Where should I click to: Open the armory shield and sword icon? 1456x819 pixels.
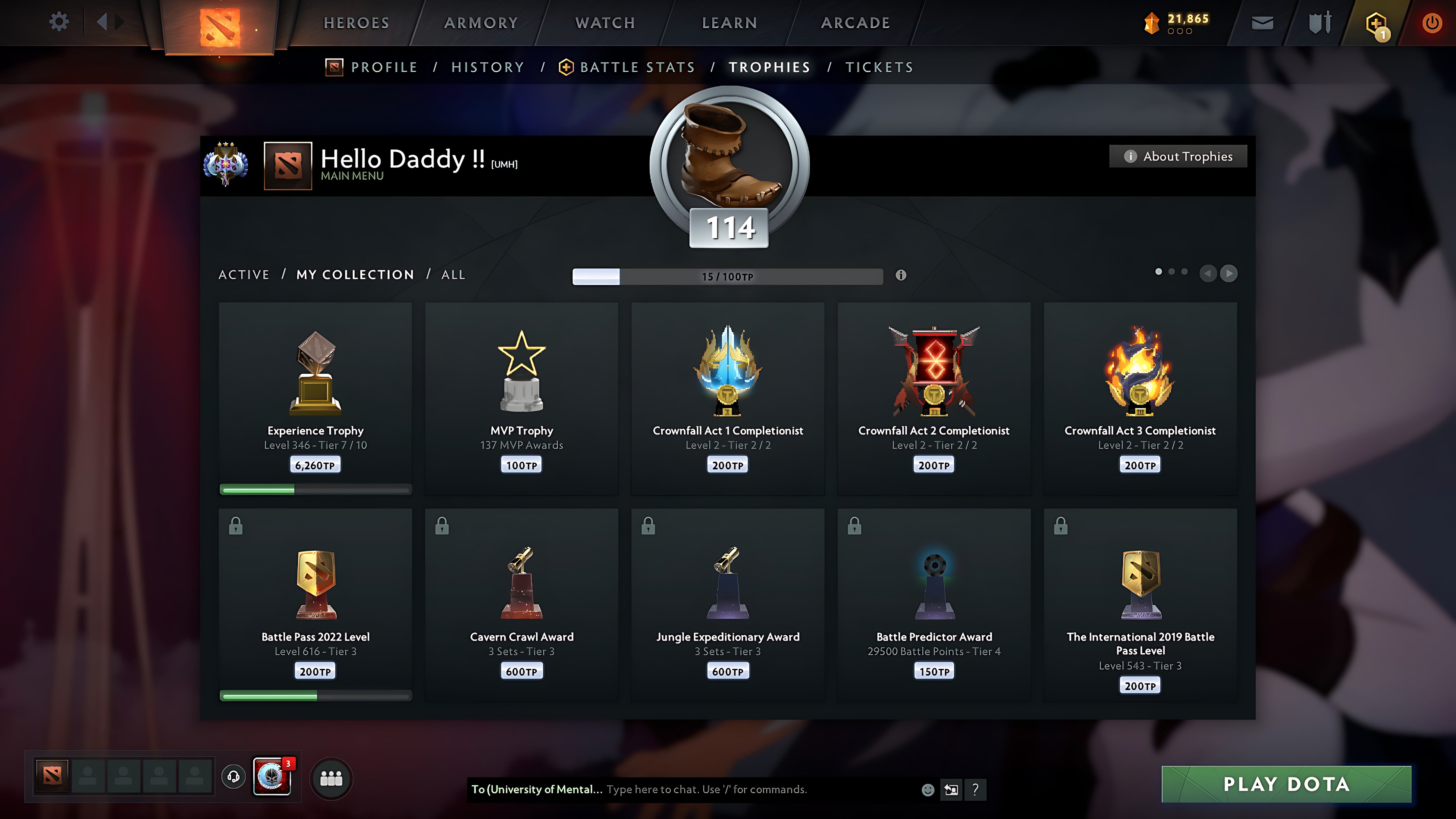click(x=1320, y=22)
